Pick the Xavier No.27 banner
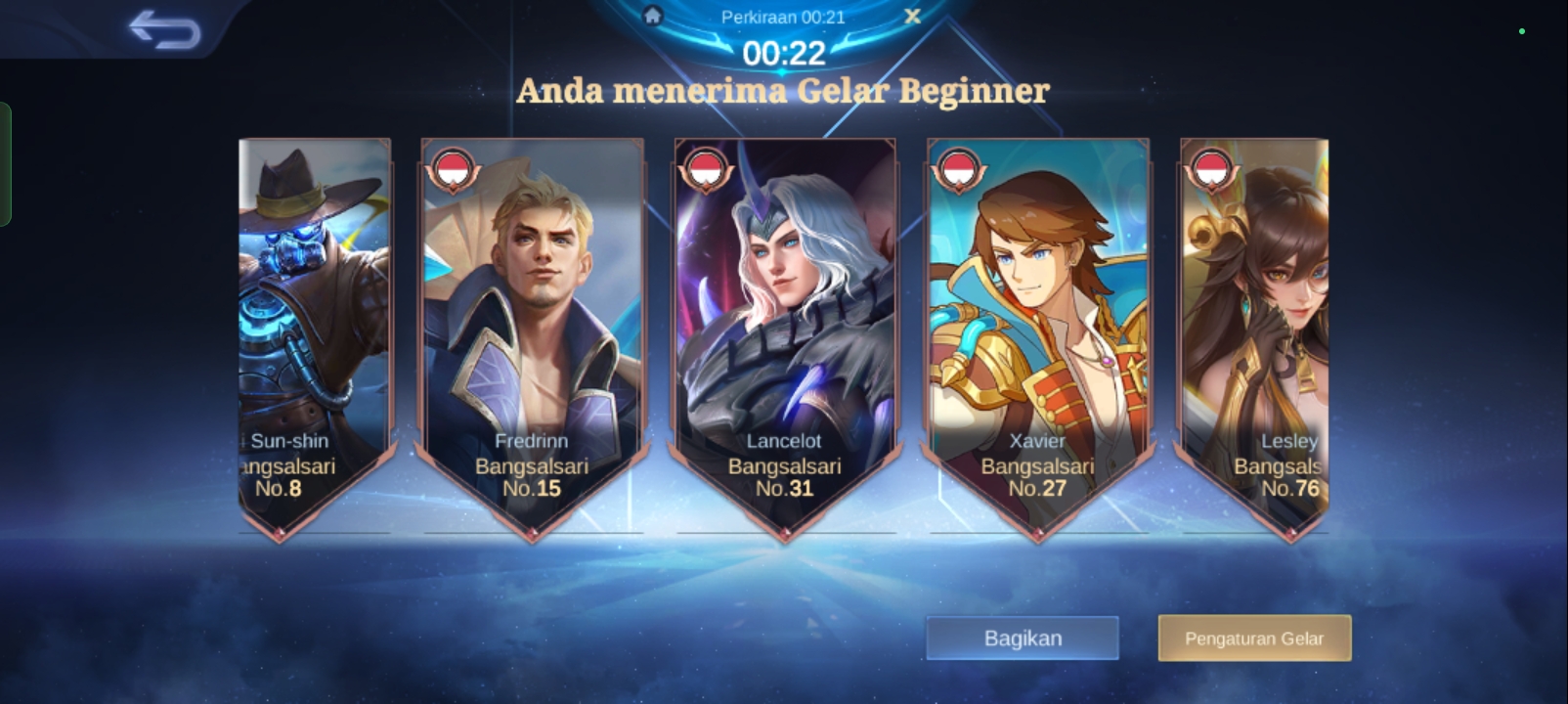1568x704 pixels. click(x=1037, y=332)
